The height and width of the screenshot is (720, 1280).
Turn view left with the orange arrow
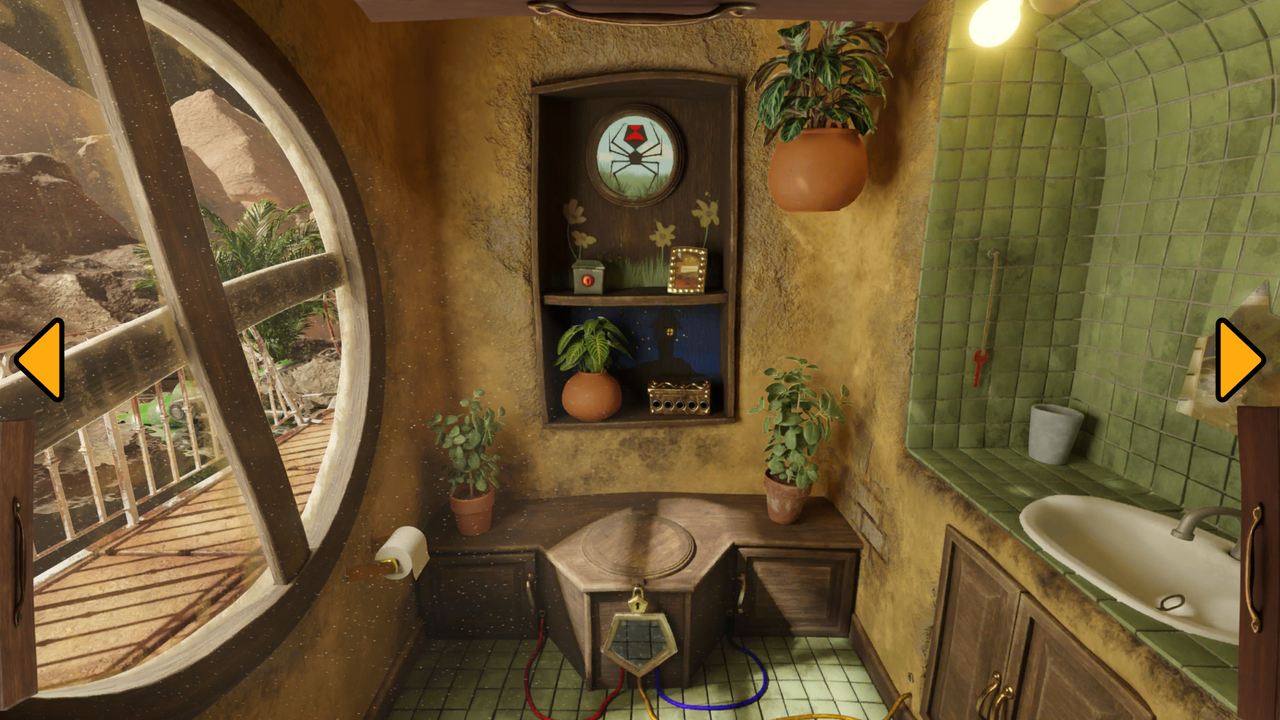click(x=41, y=360)
